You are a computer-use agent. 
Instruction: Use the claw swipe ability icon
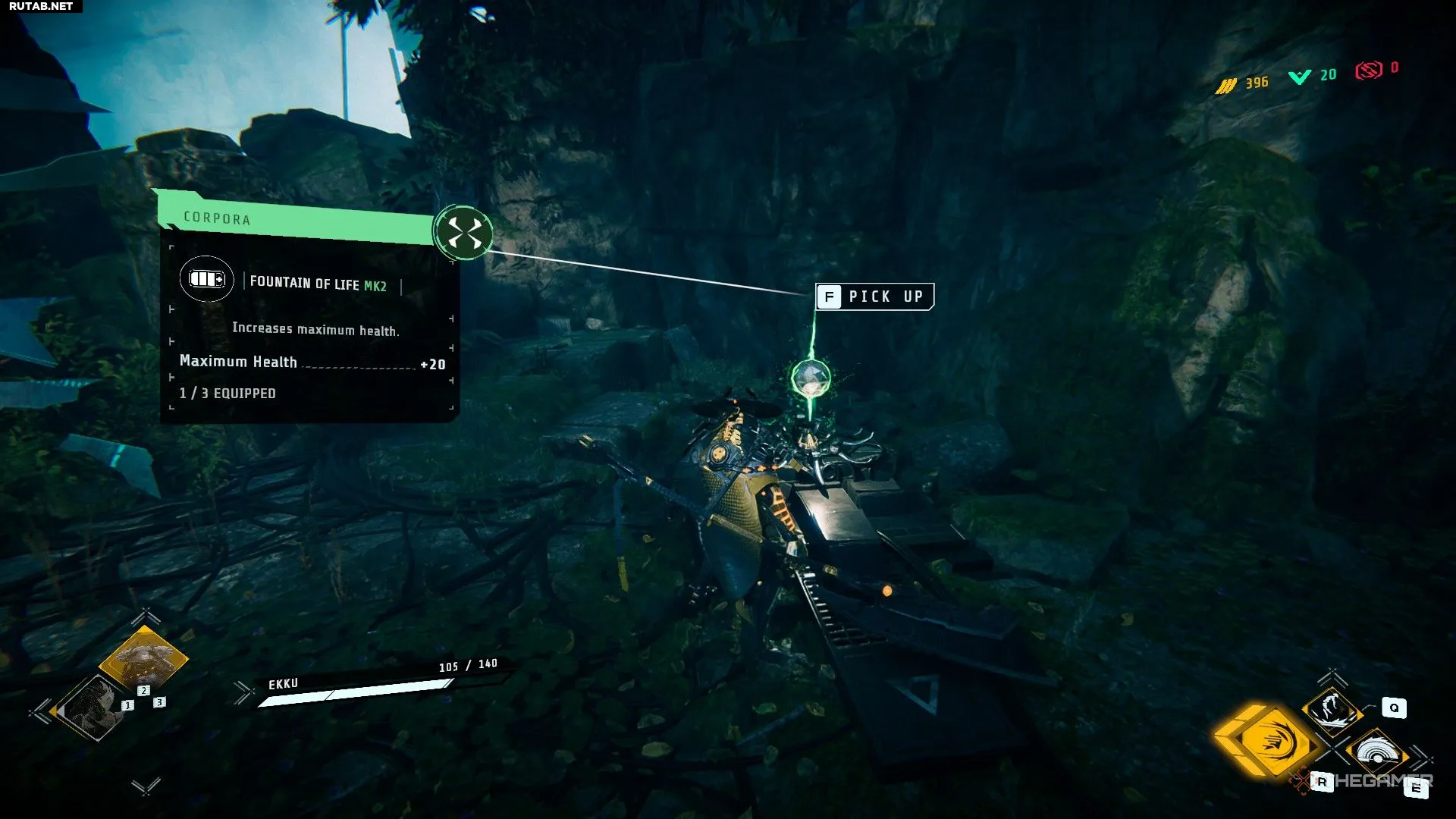point(1332,709)
